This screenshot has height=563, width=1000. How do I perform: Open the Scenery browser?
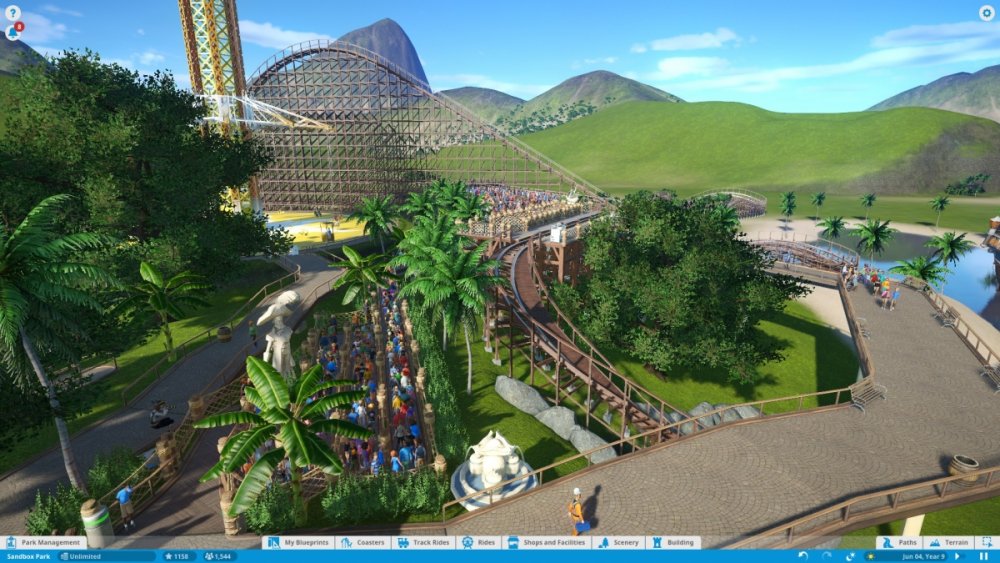pyautogui.click(x=619, y=543)
